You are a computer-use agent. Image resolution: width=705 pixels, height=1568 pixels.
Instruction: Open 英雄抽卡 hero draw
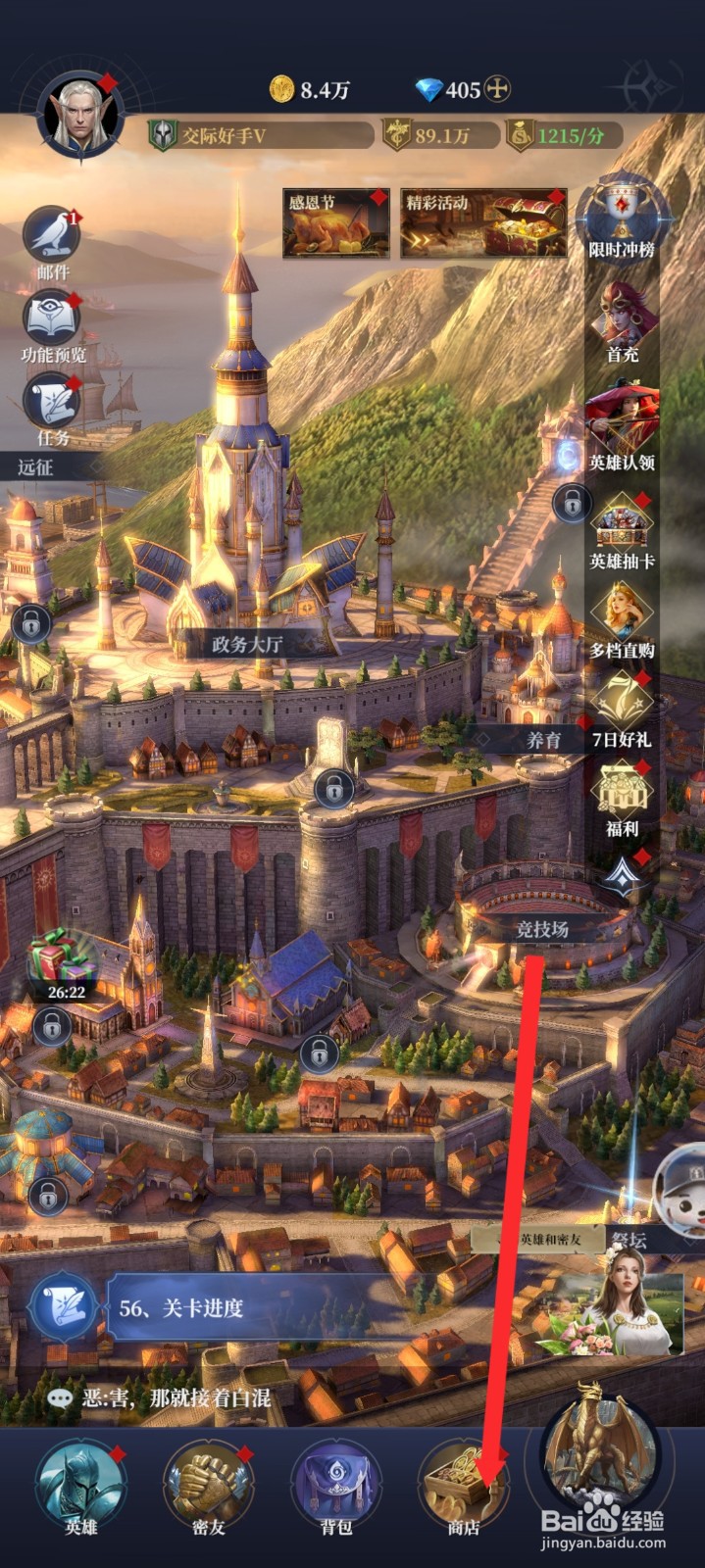point(622,527)
